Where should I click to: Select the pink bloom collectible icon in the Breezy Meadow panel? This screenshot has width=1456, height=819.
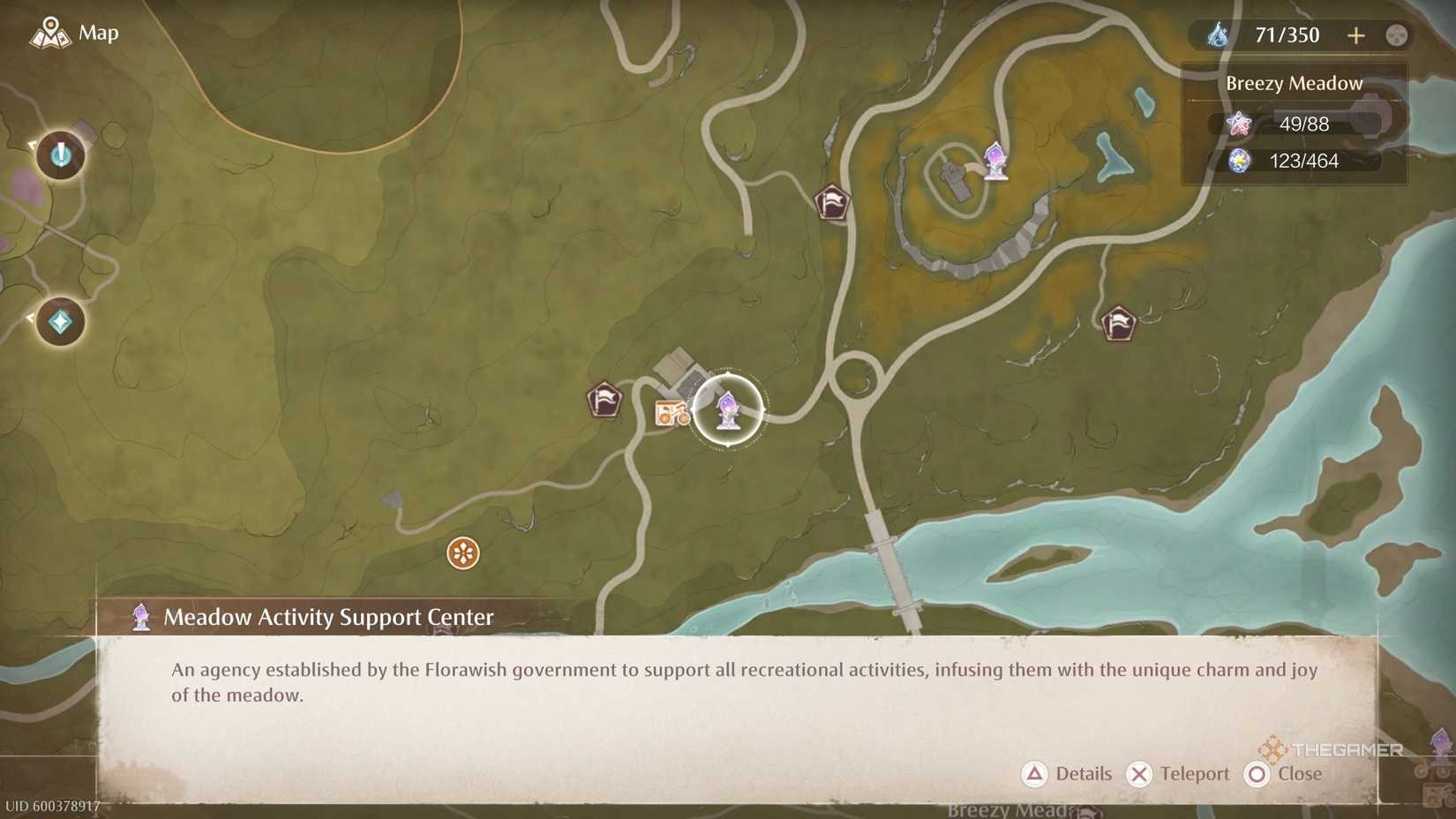pyautogui.click(x=1242, y=124)
